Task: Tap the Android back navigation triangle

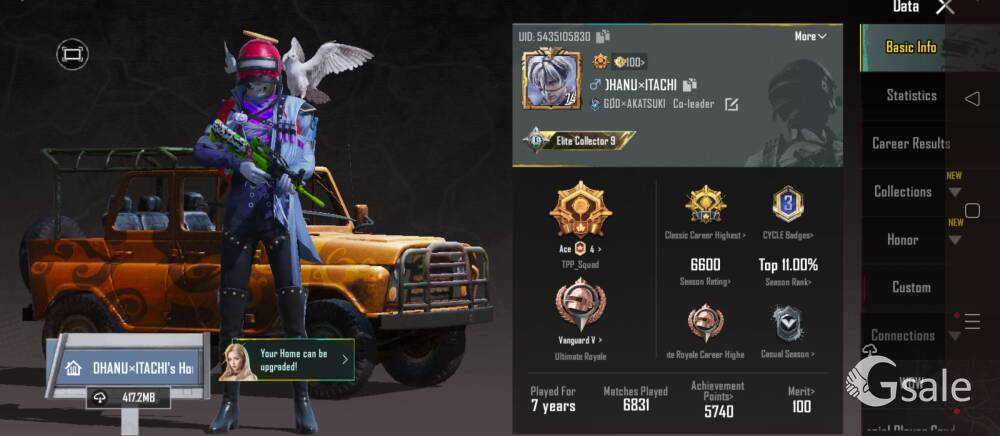Action: pos(972,99)
